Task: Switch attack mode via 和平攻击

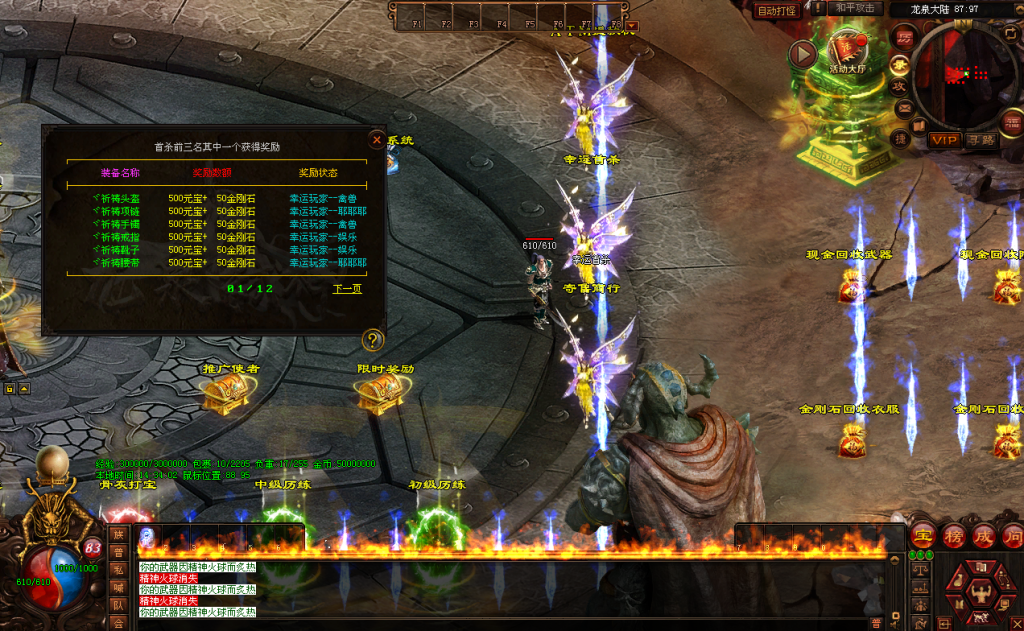Action: (857, 8)
